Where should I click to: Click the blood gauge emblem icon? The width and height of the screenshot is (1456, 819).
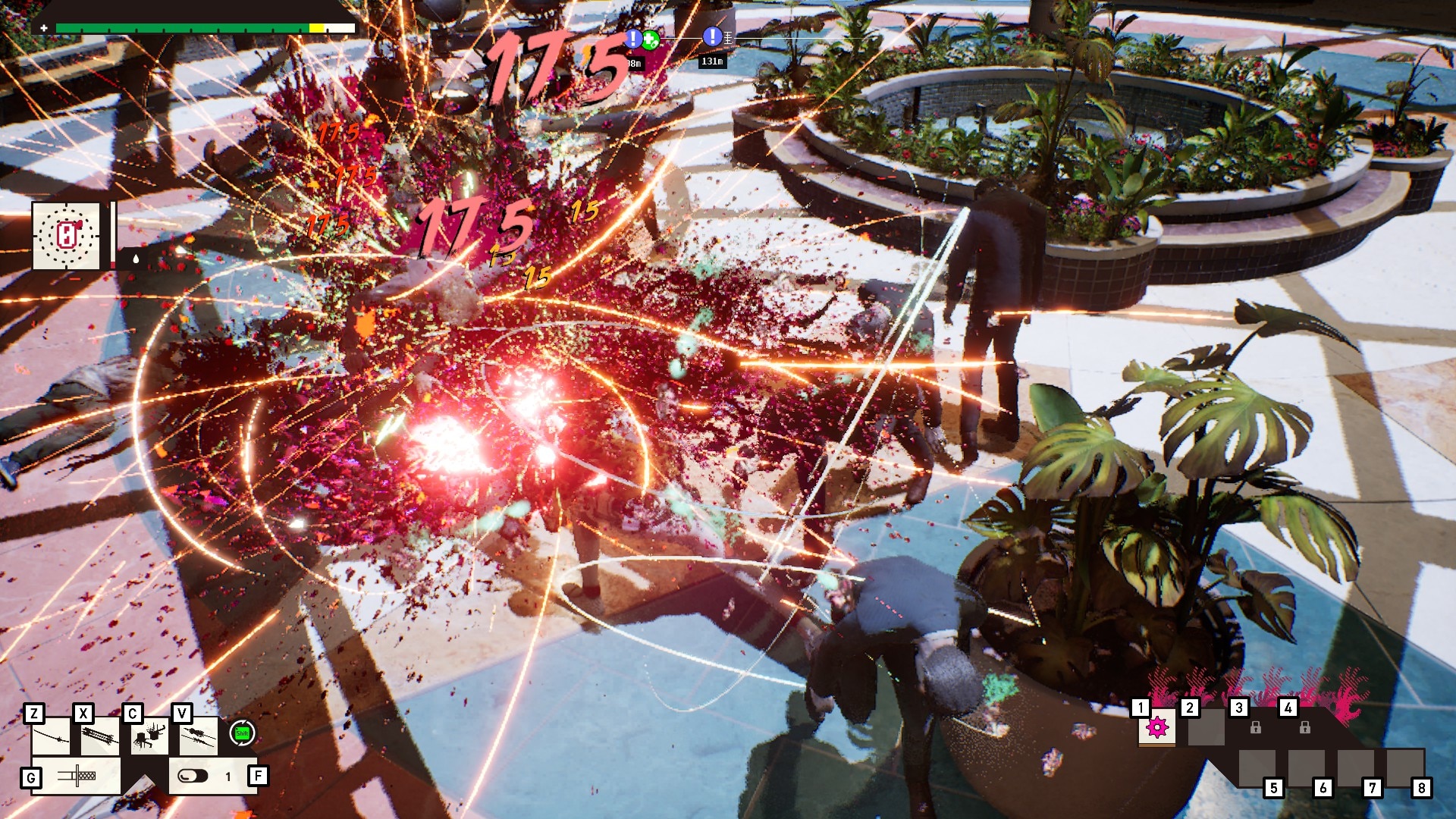(x=67, y=236)
